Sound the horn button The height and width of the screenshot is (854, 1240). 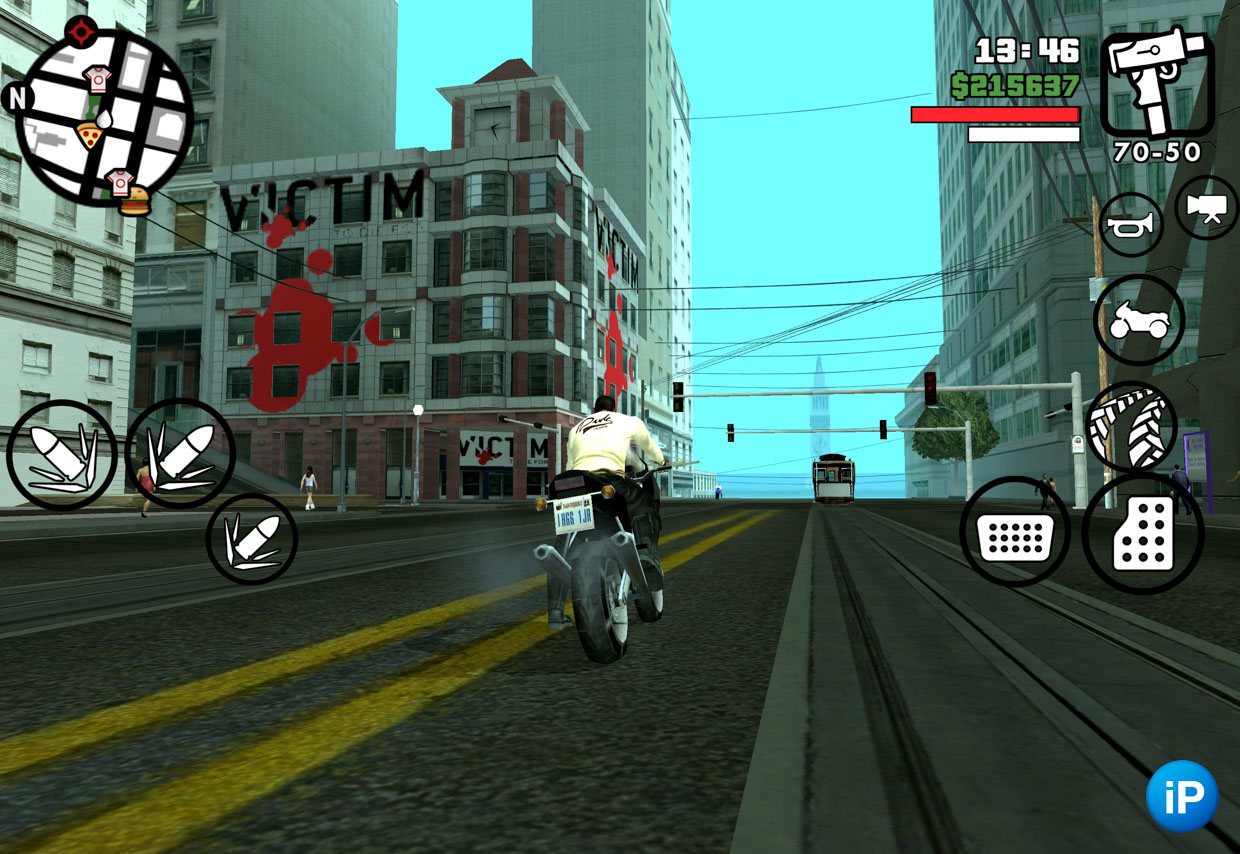pos(1131,225)
